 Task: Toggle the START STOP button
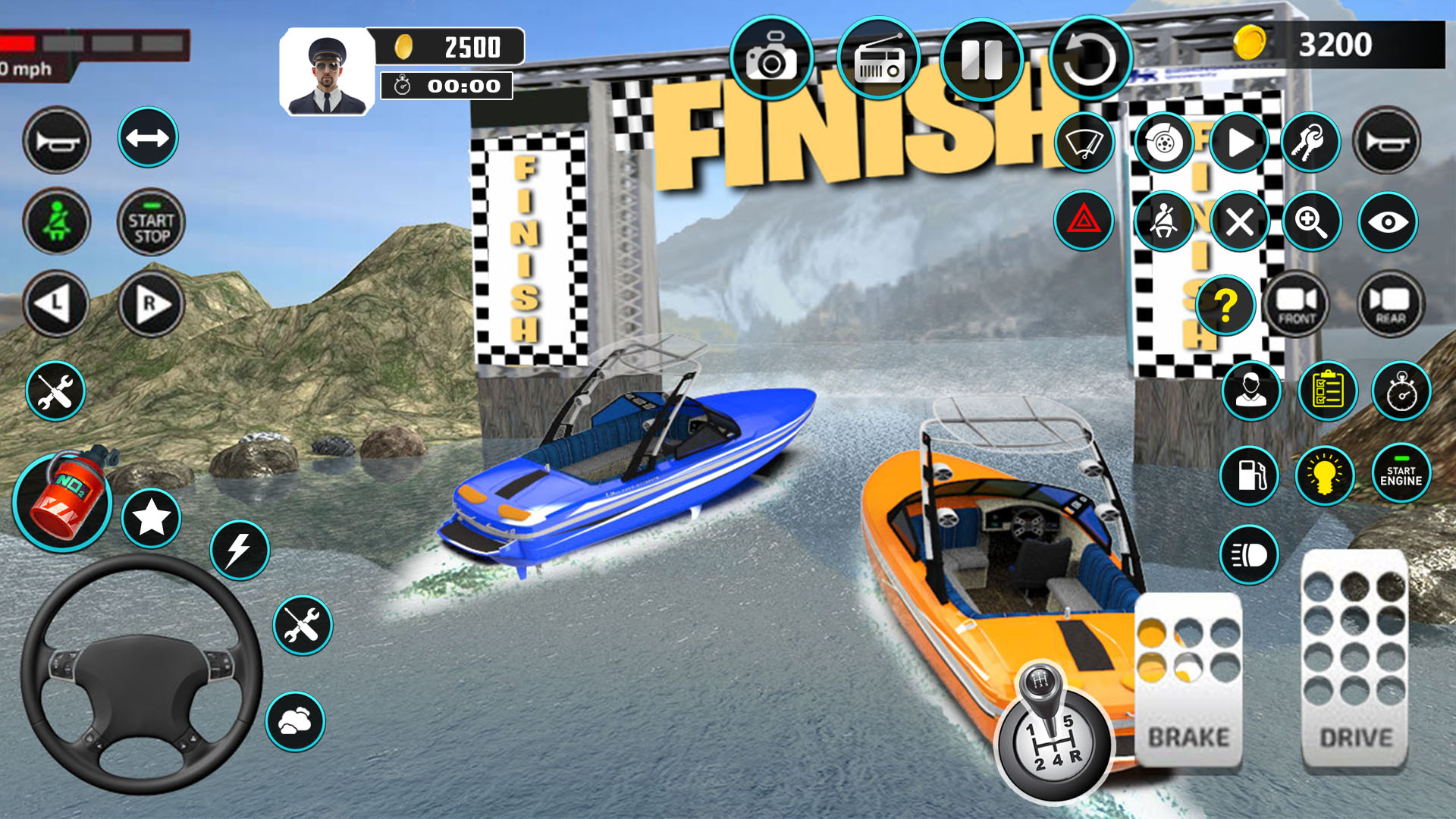click(151, 222)
